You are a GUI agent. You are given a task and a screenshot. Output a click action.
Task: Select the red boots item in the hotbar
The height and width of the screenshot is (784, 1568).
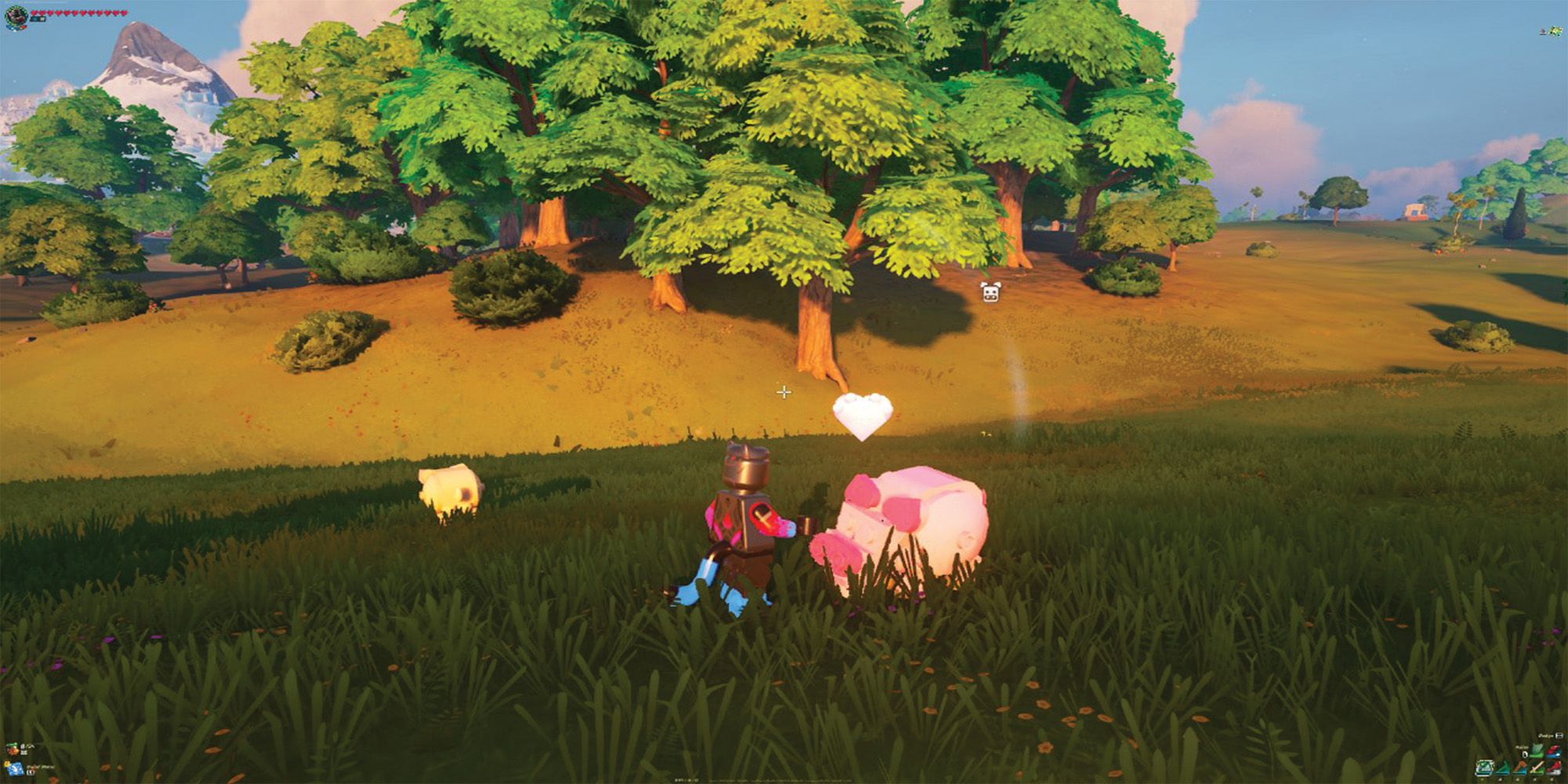pos(1555,768)
